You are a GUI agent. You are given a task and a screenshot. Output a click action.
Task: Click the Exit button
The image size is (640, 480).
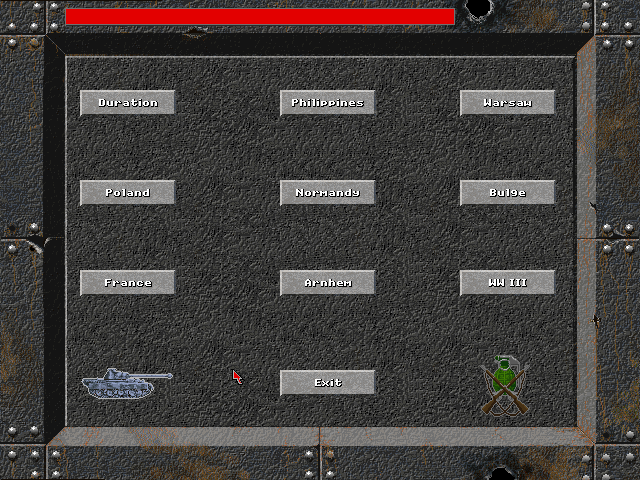click(x=327, y=382)
